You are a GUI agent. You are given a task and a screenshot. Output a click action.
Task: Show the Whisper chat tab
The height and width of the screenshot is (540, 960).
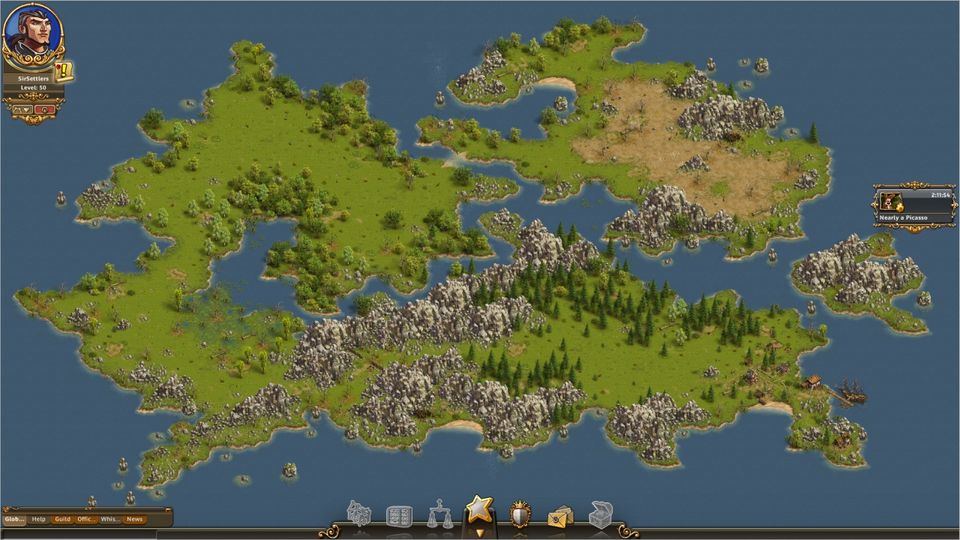(x=110, y=519)
